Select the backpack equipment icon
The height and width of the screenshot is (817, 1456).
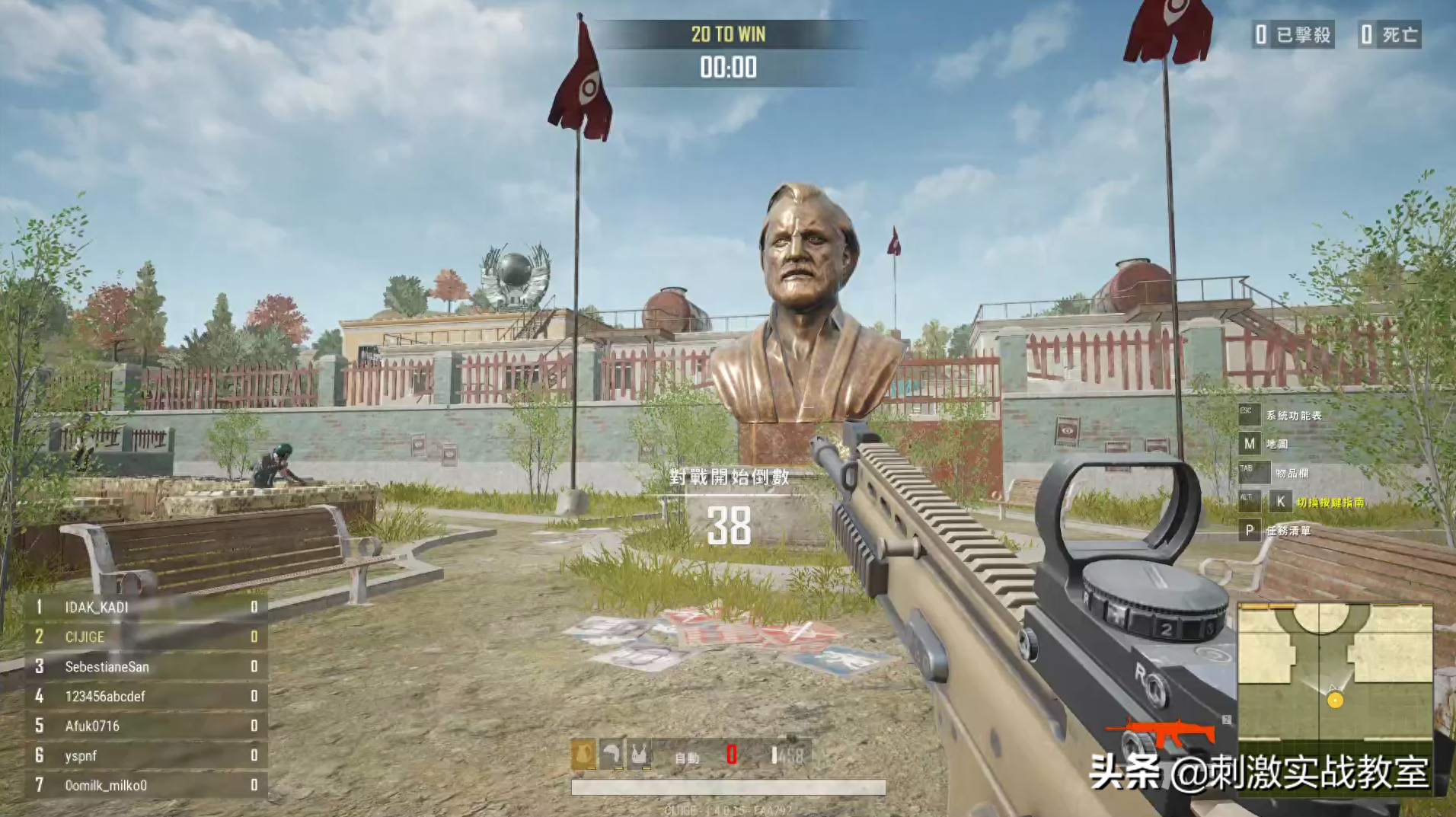(x=584, y=754)
